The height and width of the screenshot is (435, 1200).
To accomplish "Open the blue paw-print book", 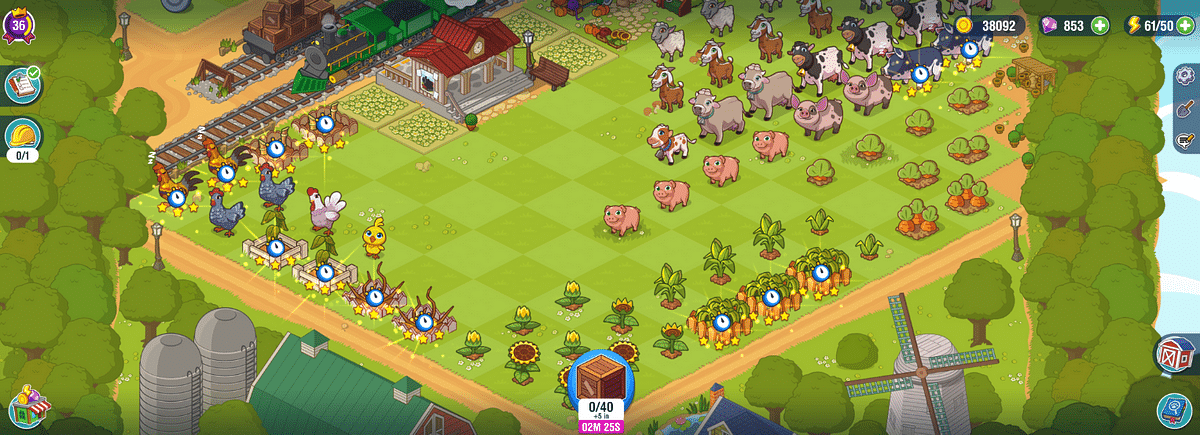I will [x=1177, y=409].
